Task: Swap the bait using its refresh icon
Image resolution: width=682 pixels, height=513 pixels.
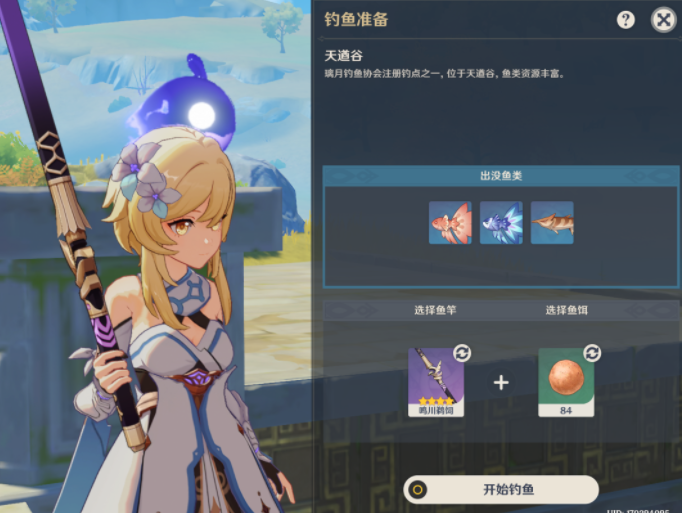Action: tap(592, 353)
